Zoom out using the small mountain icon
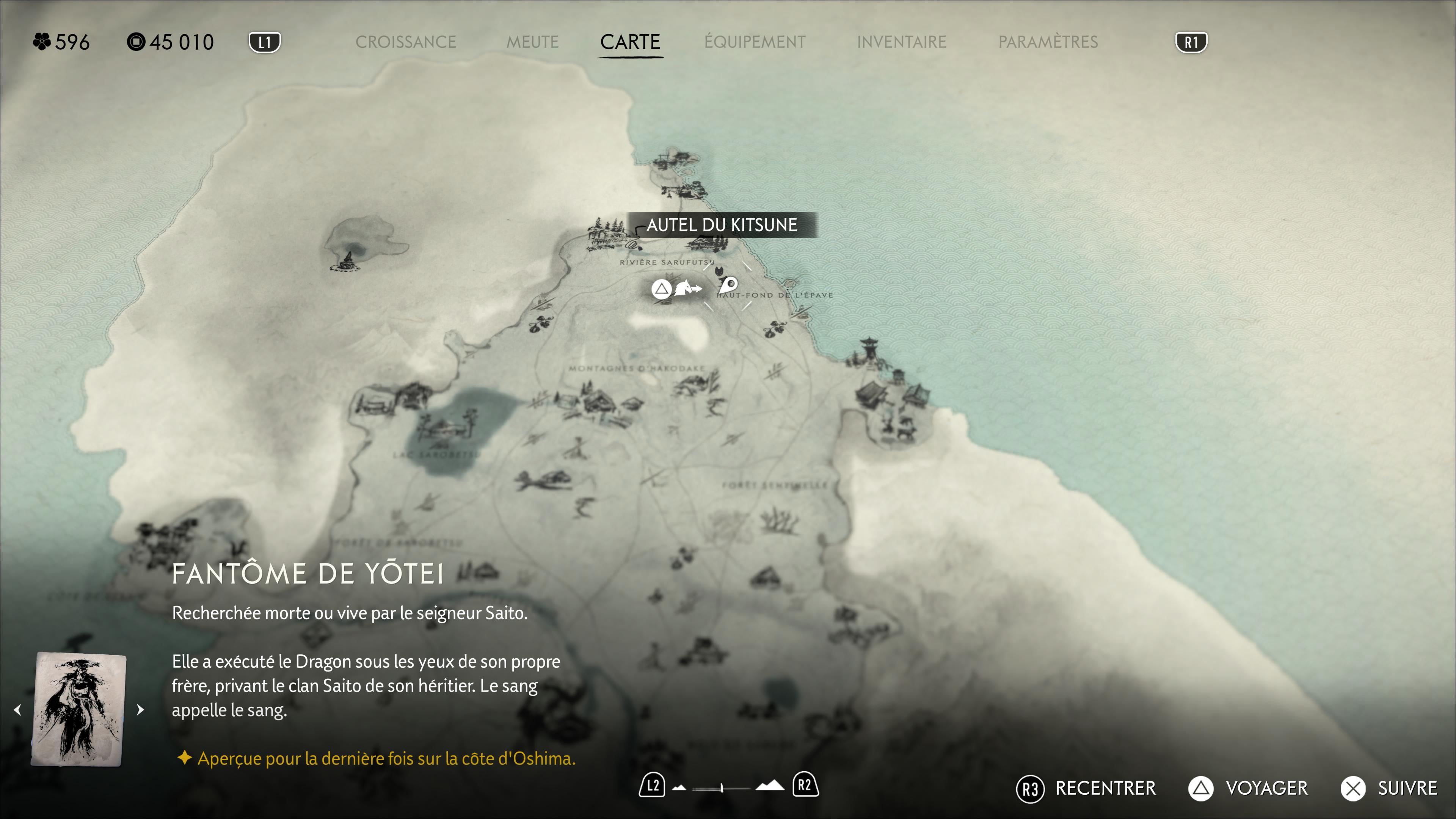 point(679,788)
